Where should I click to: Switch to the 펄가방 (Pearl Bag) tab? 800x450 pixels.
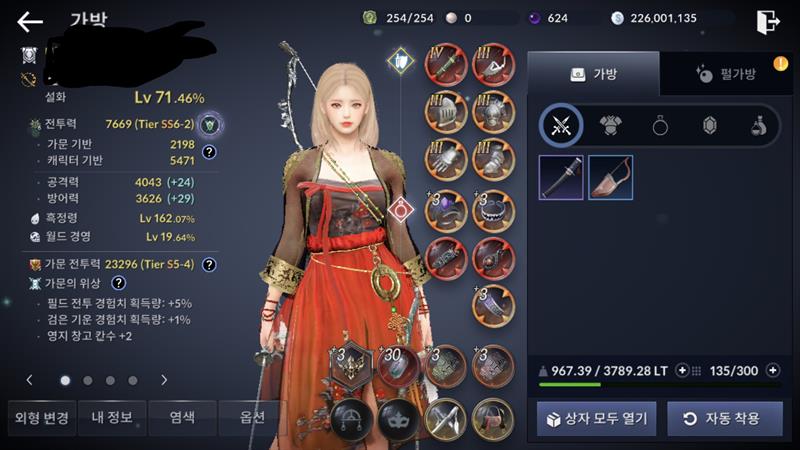(x=725, y=73)
